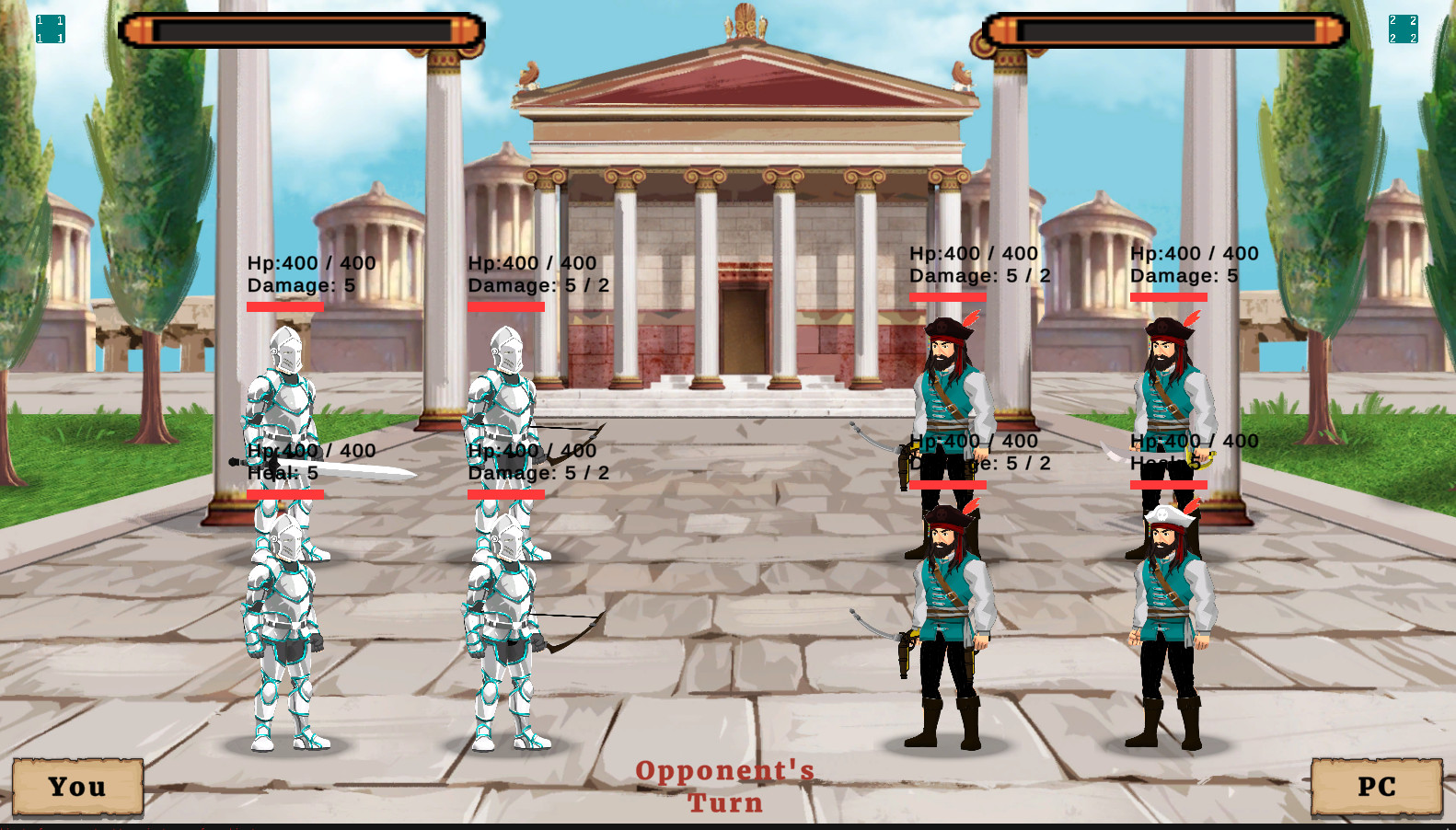Click the knights' orange health bar at top left
This screenshot has width=1456, height=830.
pos(304,29)
